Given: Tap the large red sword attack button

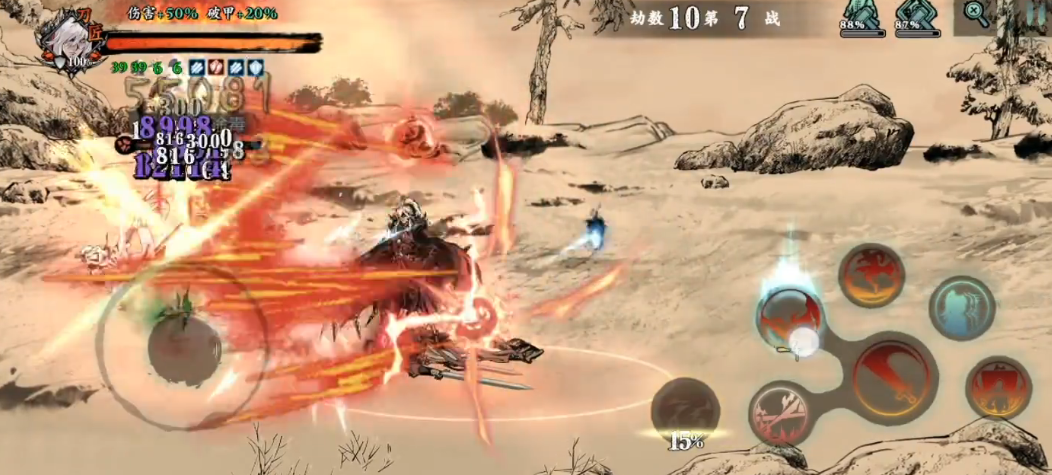Looking at the screenshot, I should 894,377.
